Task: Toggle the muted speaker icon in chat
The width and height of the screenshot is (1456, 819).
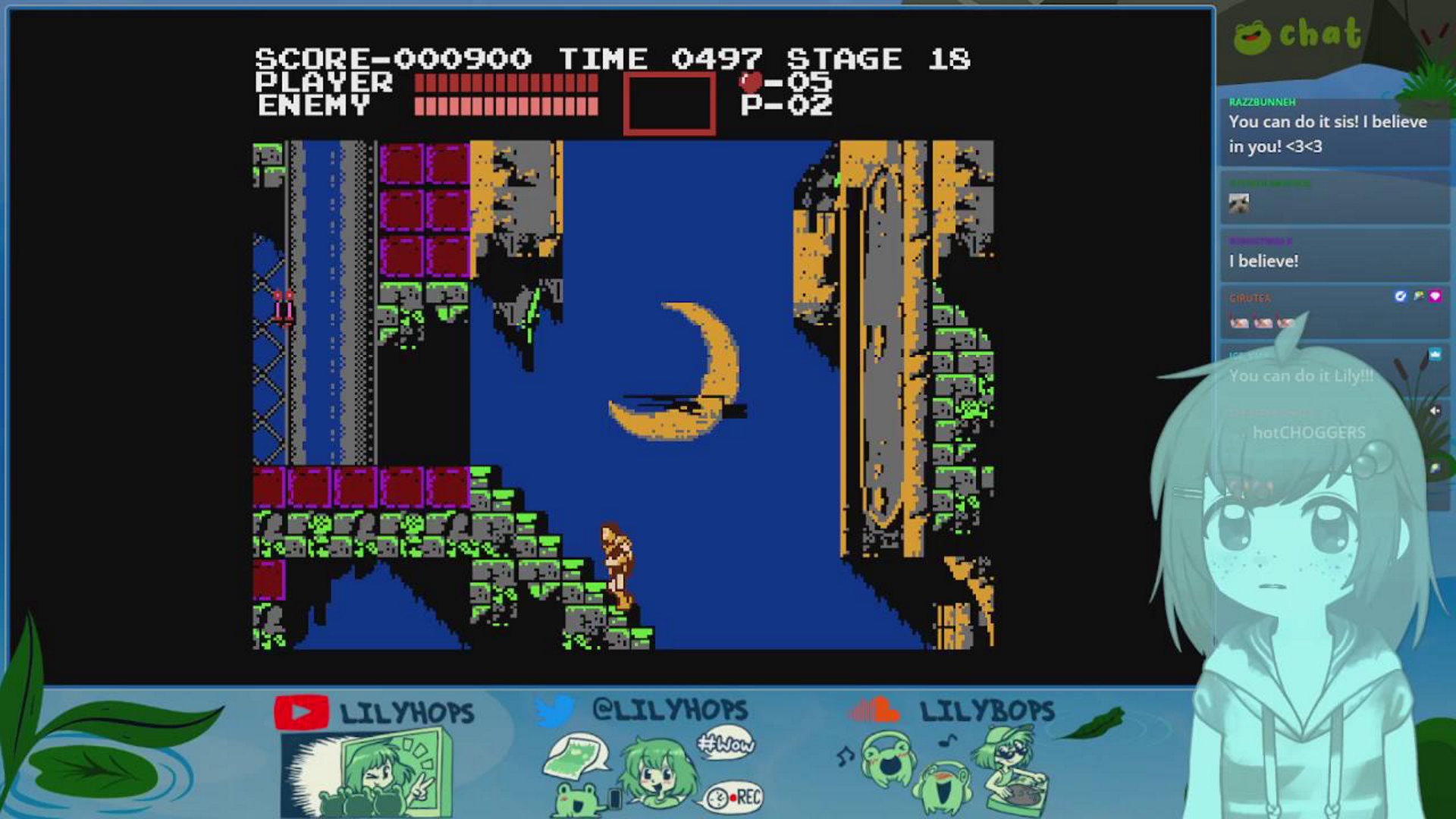Action: point(1435,410)
